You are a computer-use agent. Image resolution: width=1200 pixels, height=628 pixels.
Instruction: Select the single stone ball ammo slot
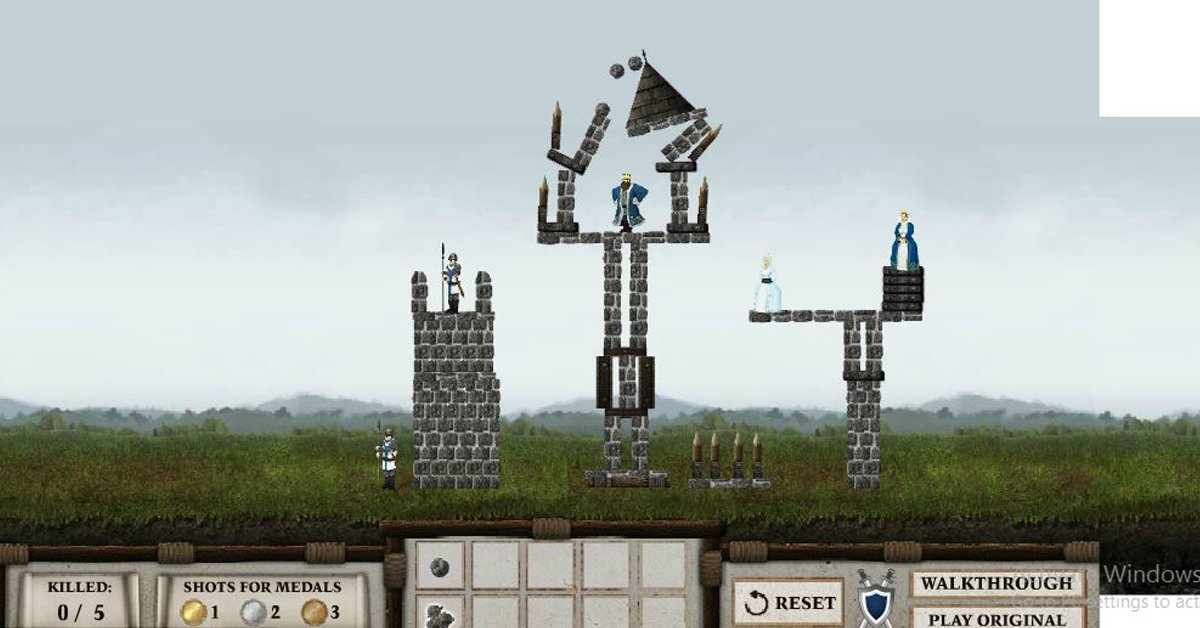pyautogui.click(x=440, y=567)
